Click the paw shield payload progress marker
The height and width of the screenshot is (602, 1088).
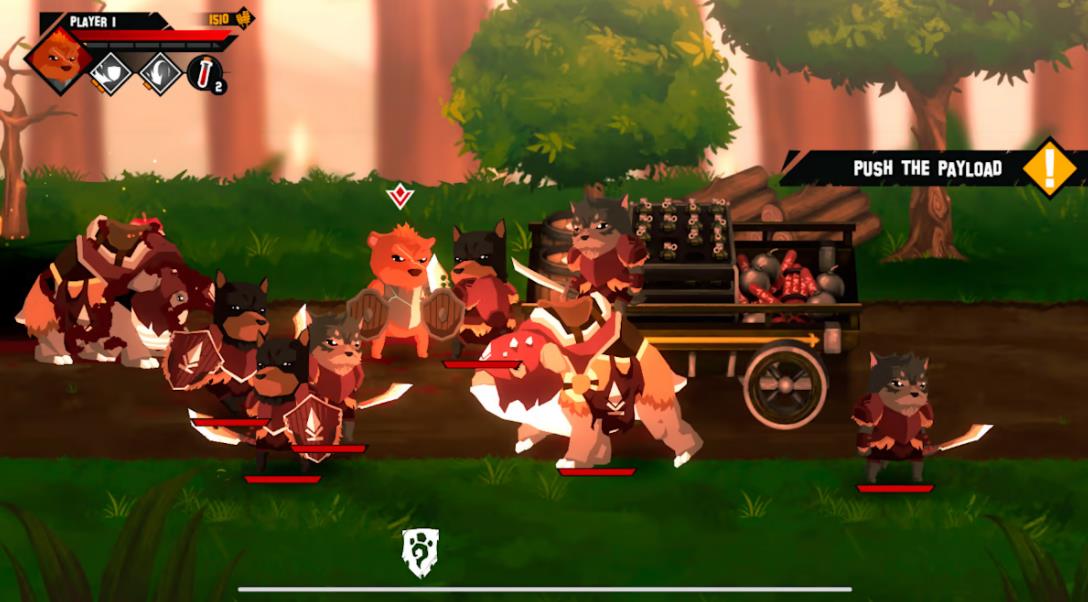[420, 553]
